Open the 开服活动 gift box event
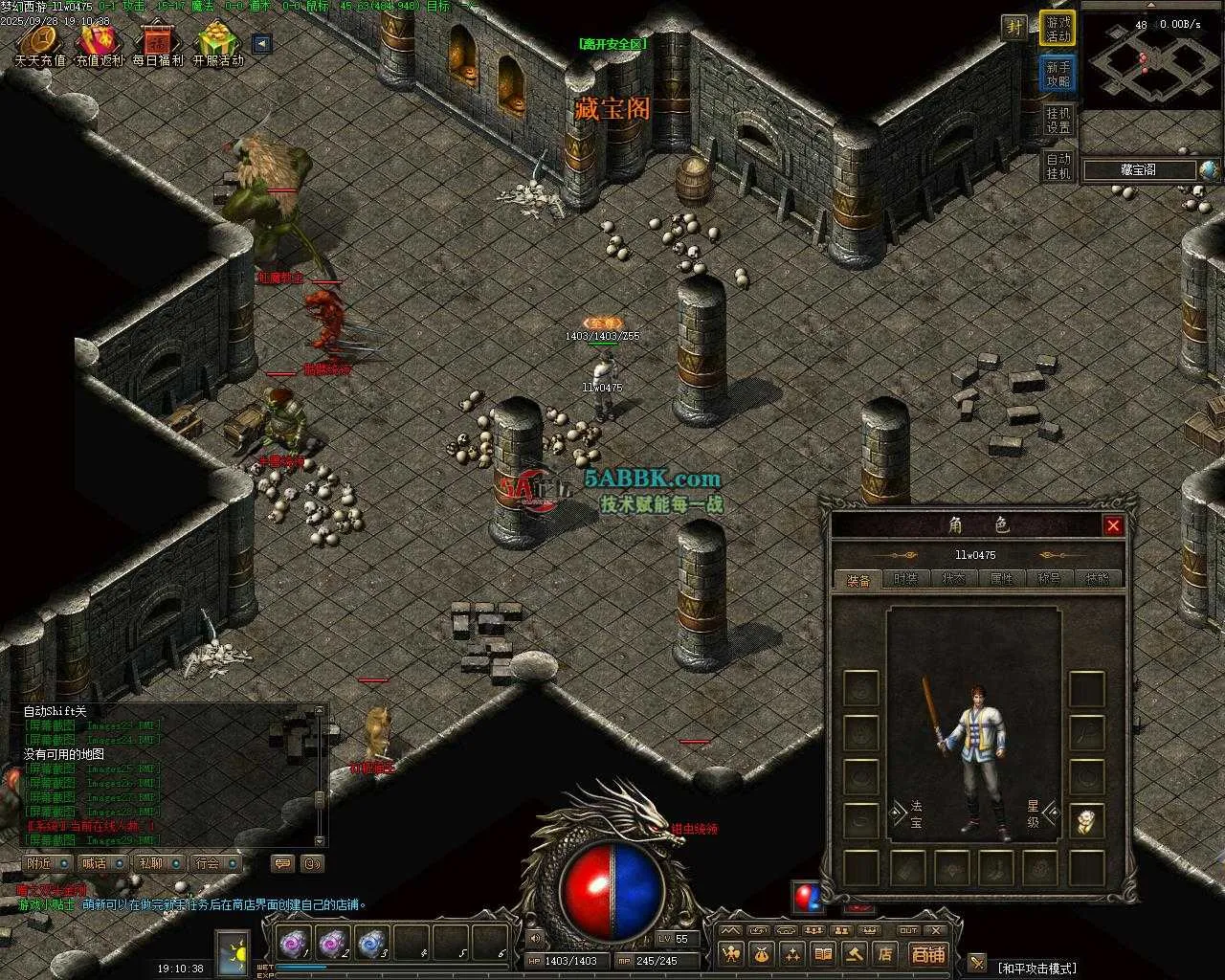 coord(218,44)
